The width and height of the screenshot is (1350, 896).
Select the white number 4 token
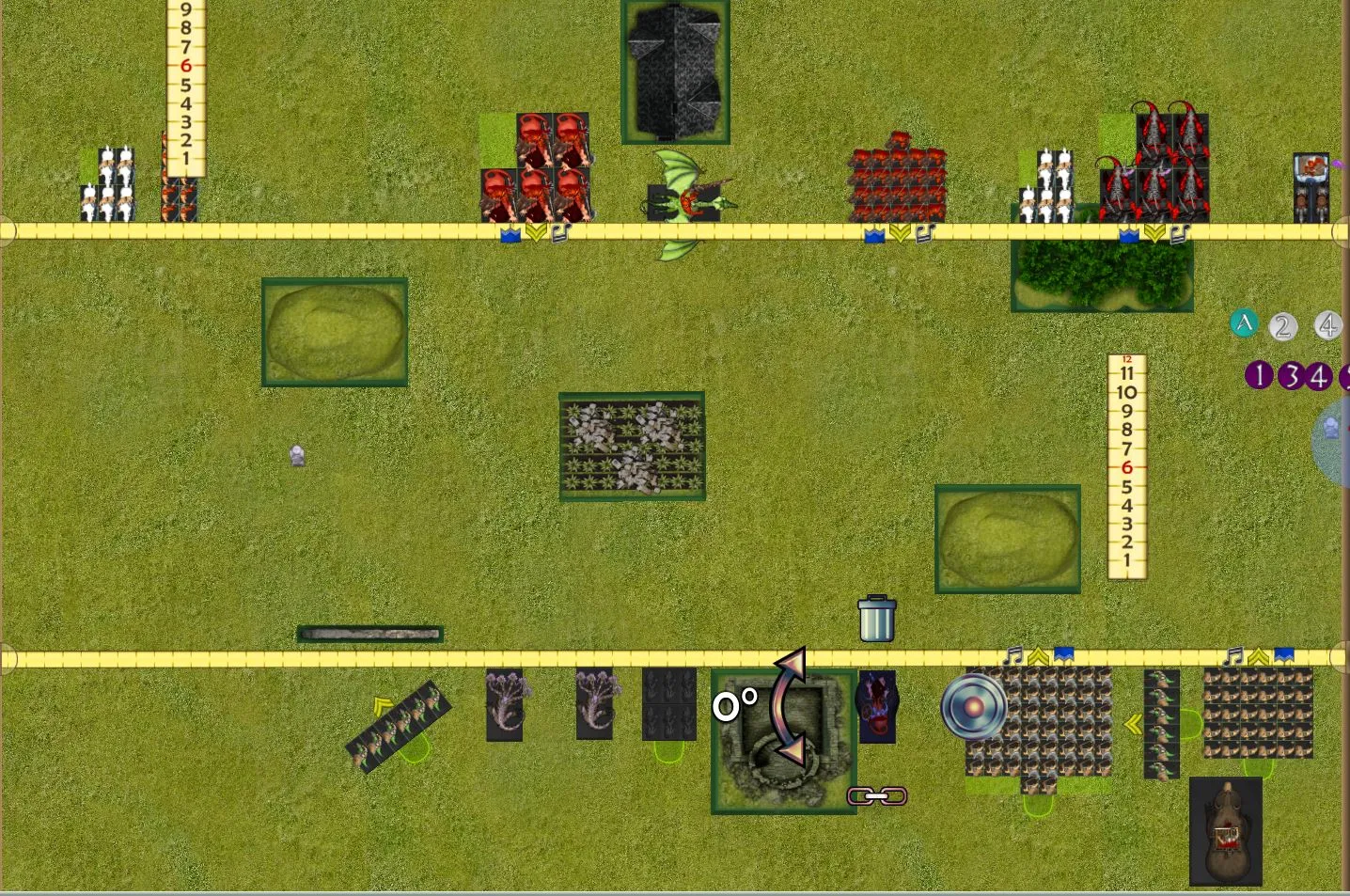click(x=1326, y=326)
